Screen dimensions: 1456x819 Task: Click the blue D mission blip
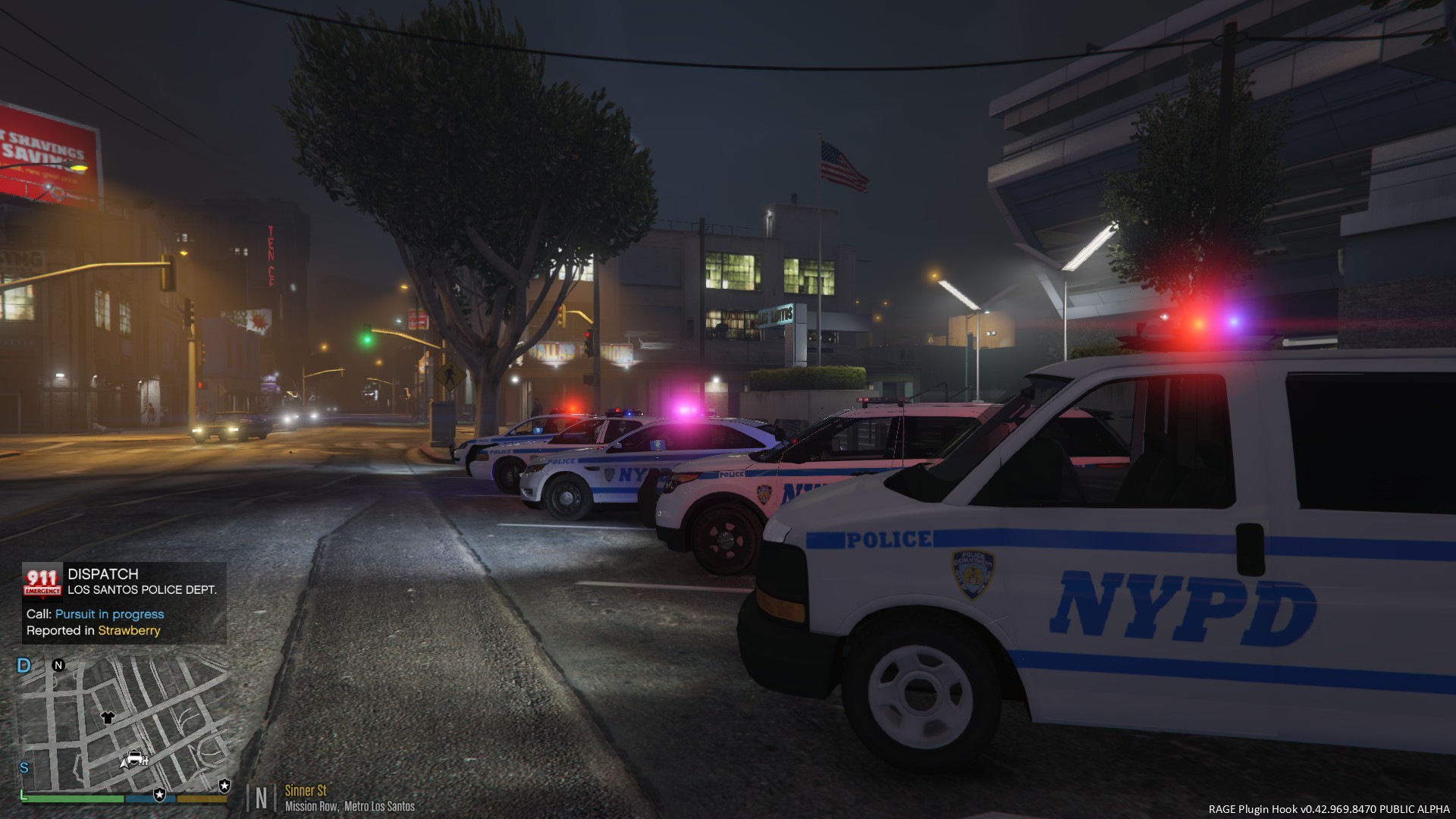[24, 666]
